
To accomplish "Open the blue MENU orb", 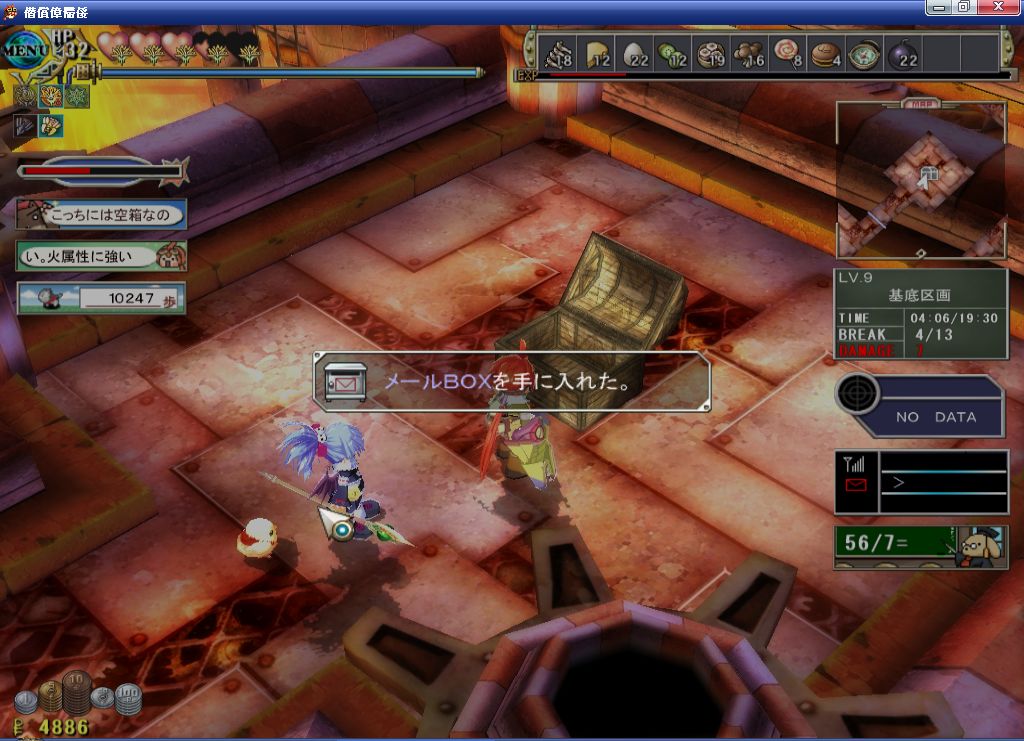I will (x=22, y=49).
